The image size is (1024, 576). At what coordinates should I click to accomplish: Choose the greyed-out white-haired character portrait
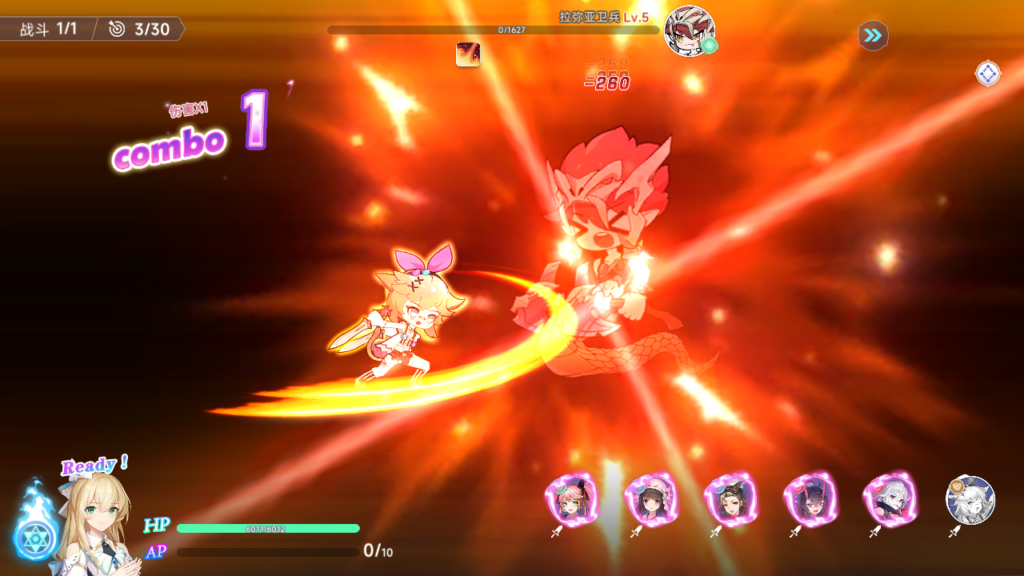[970, 499]
